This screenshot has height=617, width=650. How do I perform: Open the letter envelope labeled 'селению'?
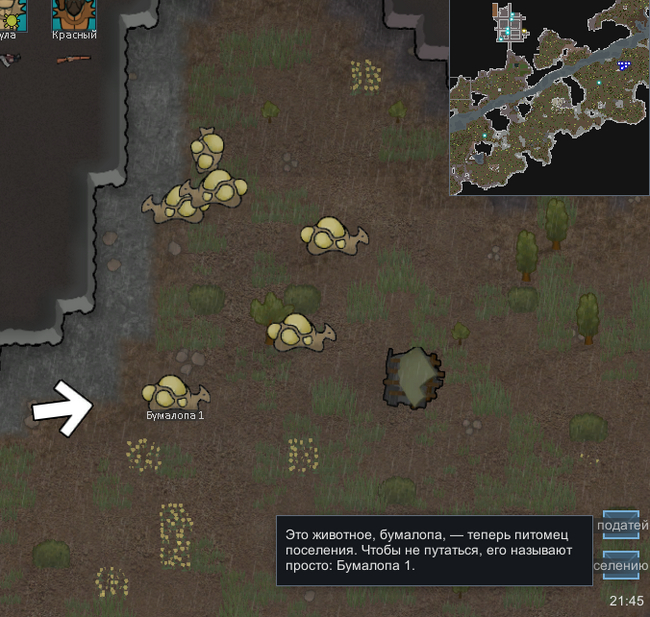(x=621, y=564)
